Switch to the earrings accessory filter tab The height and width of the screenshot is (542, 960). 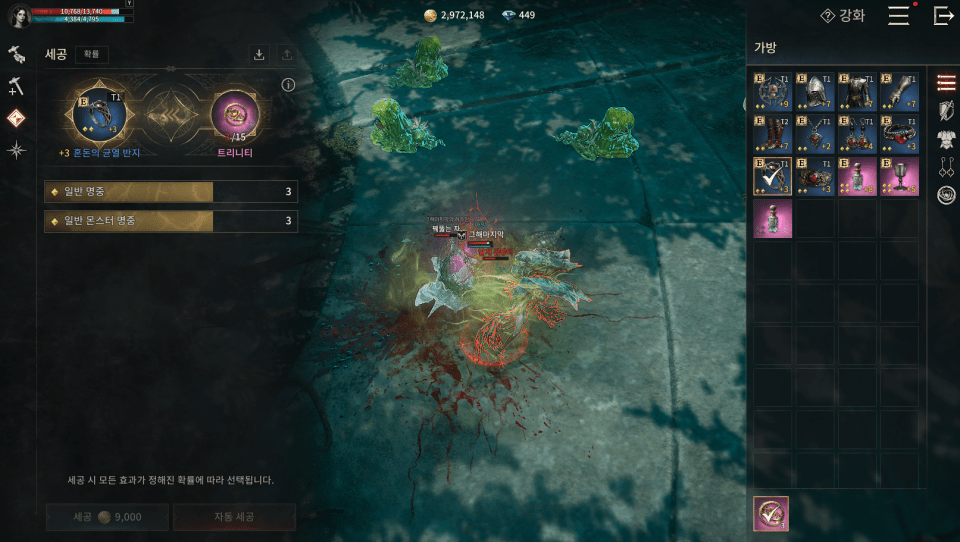click(x=946, y=167)
